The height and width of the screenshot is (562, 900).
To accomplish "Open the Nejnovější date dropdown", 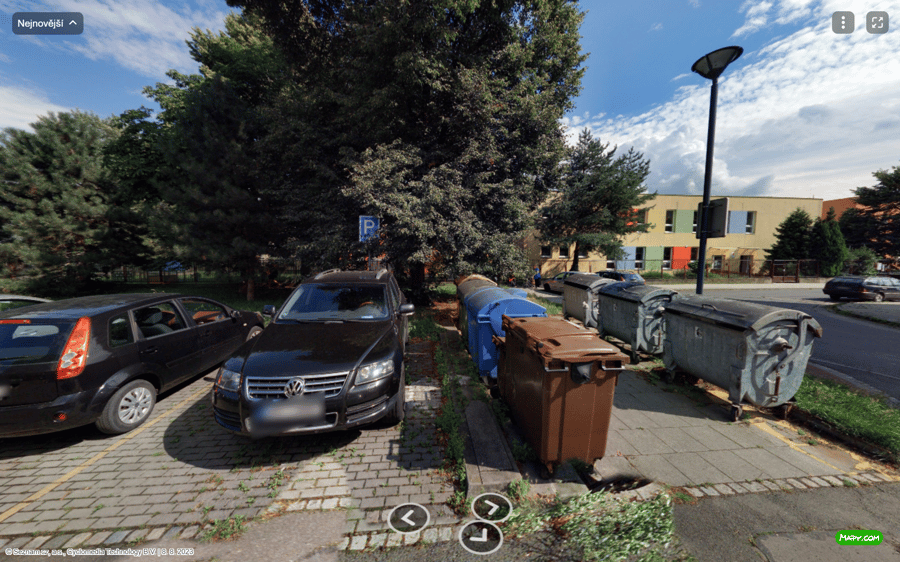I will pos(47,23).
